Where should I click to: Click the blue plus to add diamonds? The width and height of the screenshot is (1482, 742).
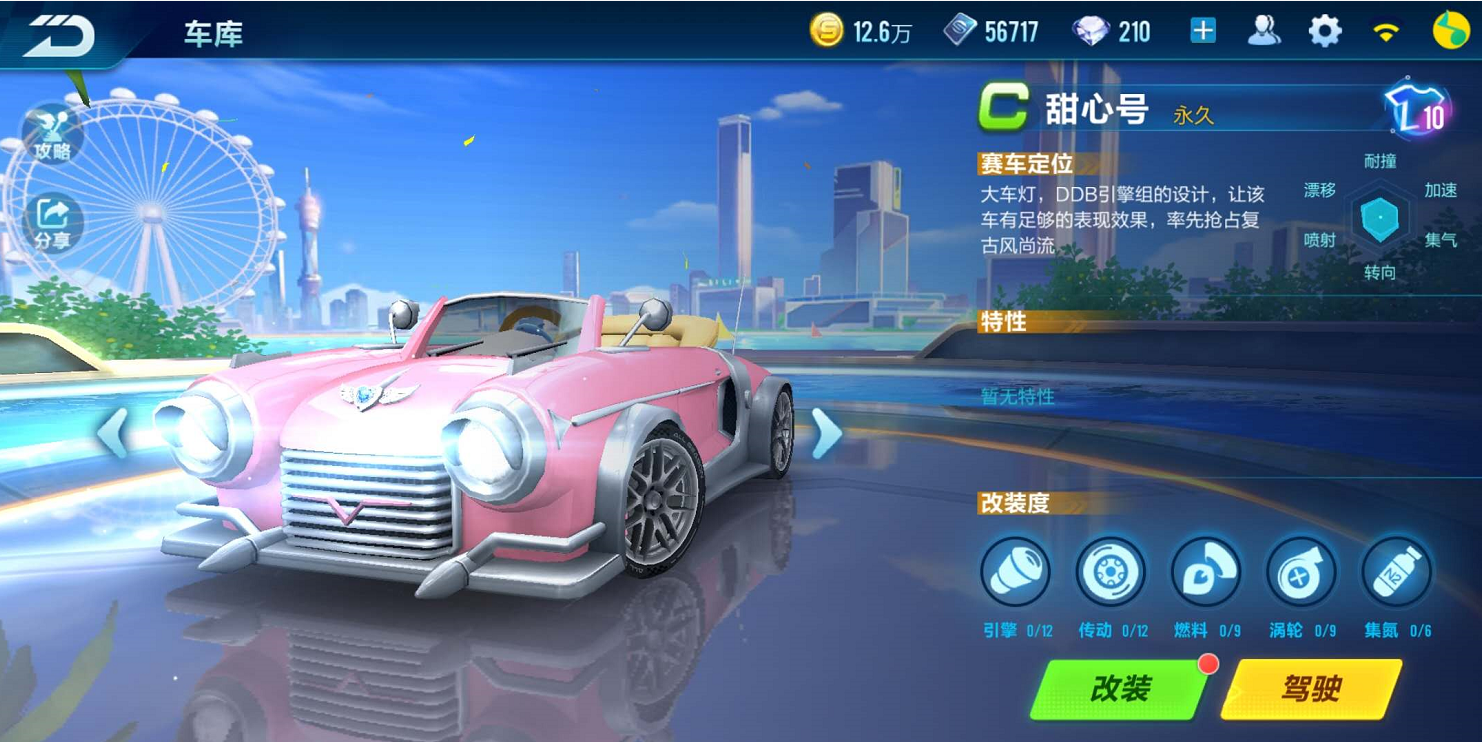(x=1202, y=31)
